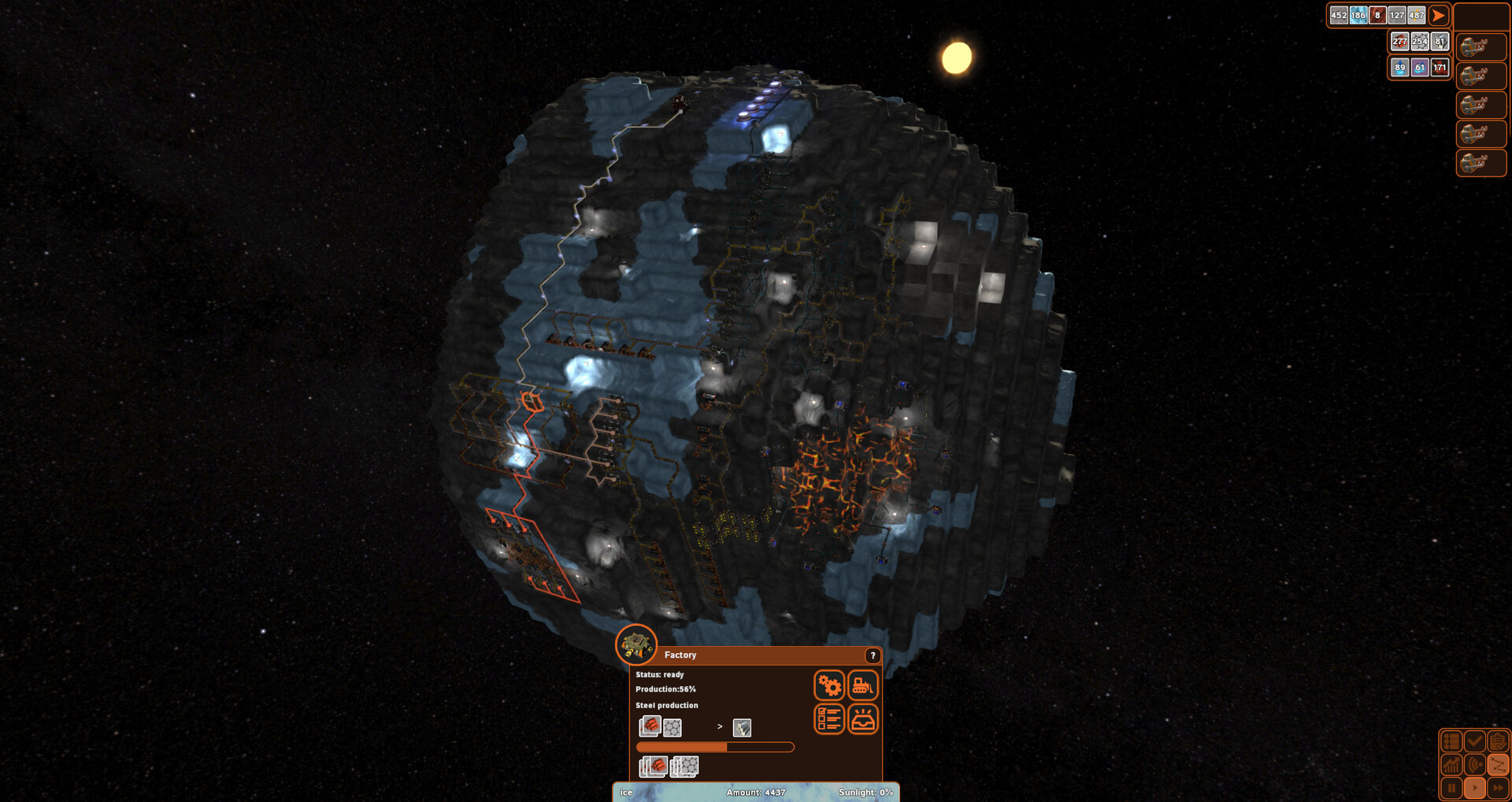Select the top robot unit in right sidebar

pos(1480,46)
